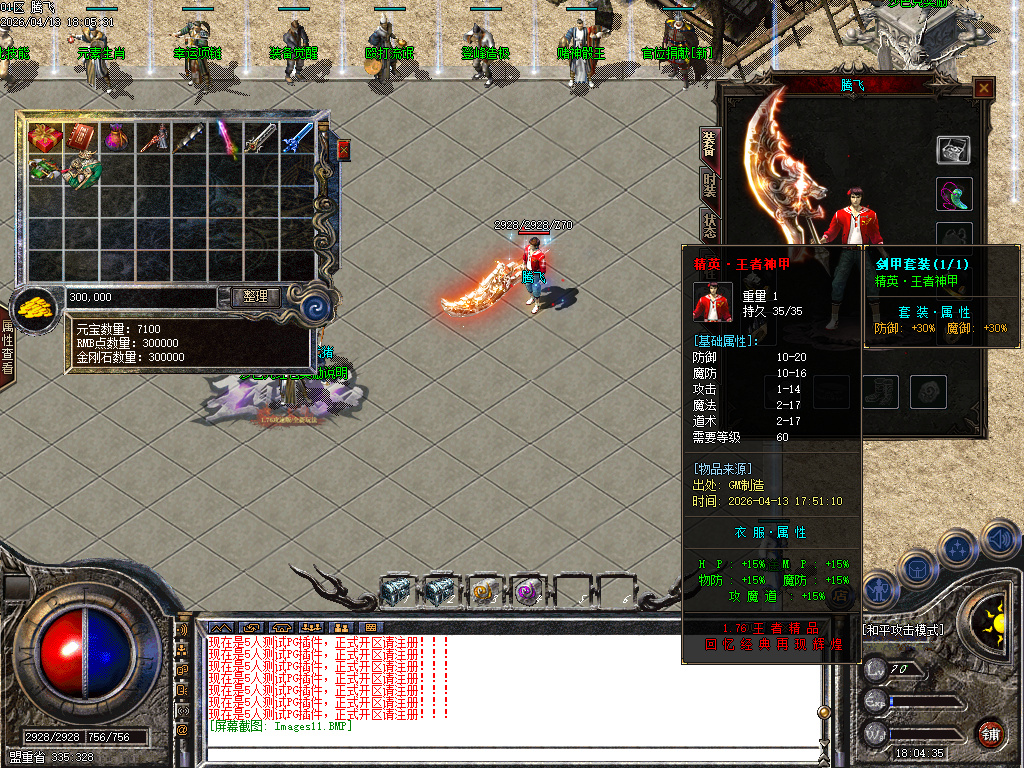Click the helmet slot in equipment panel
The width and height of the screenshot is (1024, 768).
[x=953, y=150]
